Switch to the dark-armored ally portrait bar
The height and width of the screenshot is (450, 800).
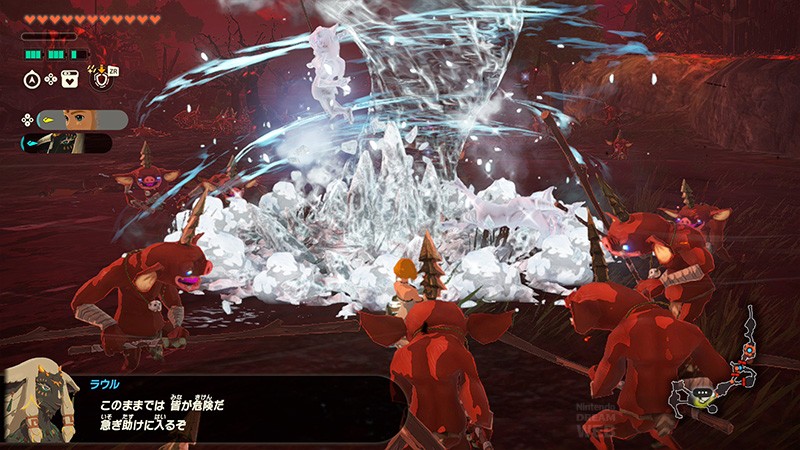(x=68, y=144)
